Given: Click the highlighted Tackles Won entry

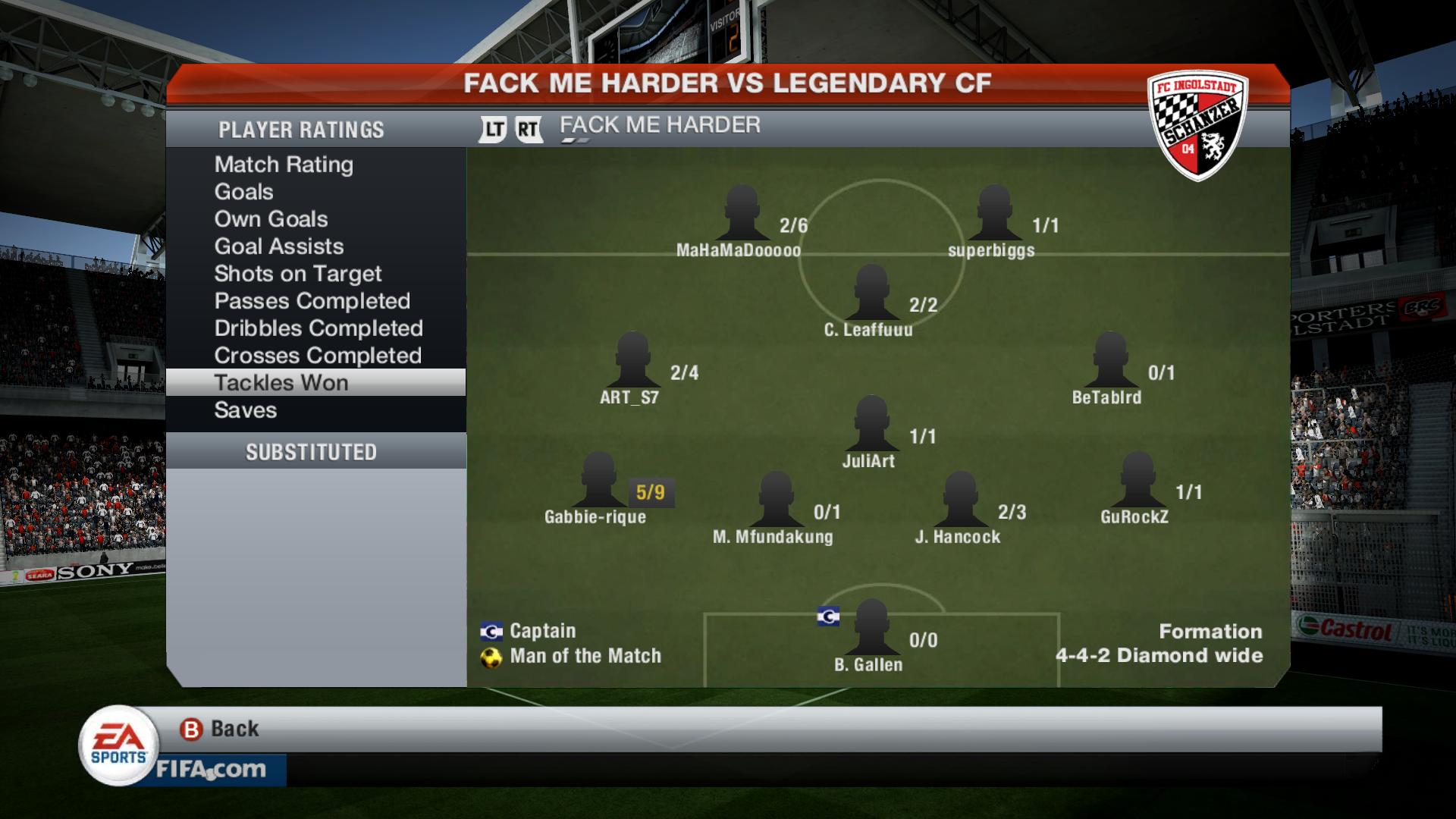Looking at the screenshot, I should click(x=281, y=383).
